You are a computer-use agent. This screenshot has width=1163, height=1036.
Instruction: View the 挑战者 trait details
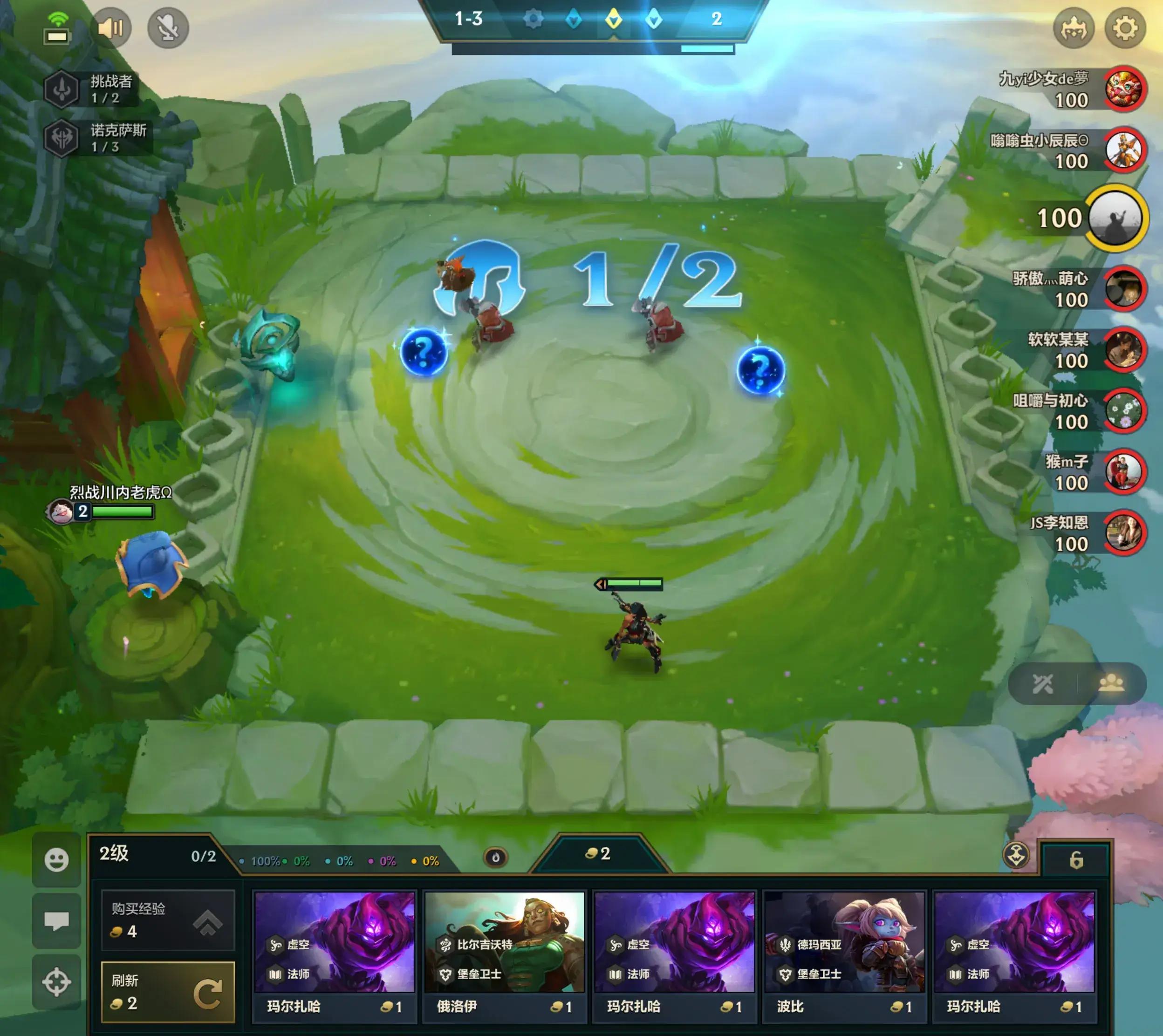(91, 89)
